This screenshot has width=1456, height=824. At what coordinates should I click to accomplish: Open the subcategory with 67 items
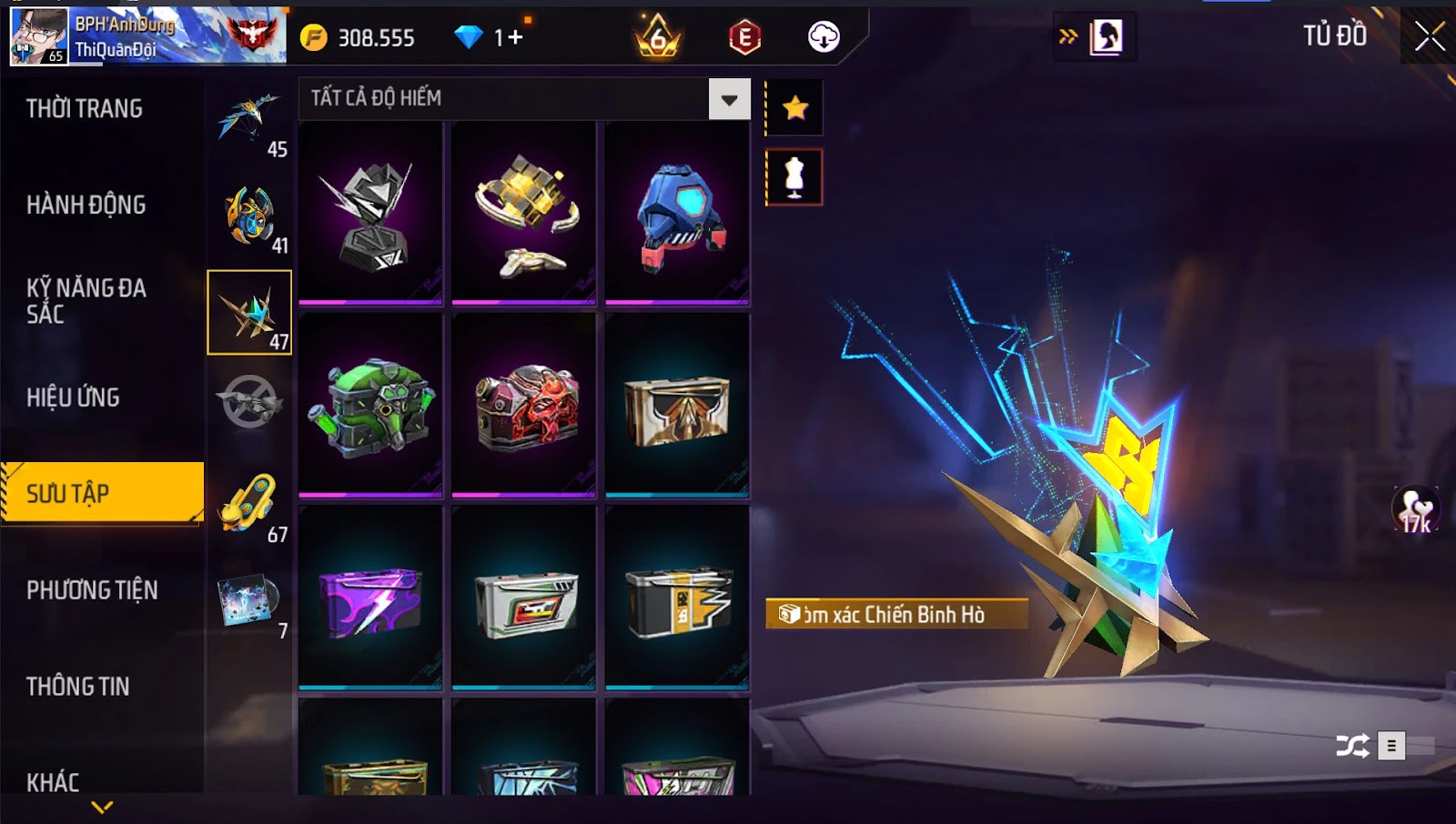point(249,506)
